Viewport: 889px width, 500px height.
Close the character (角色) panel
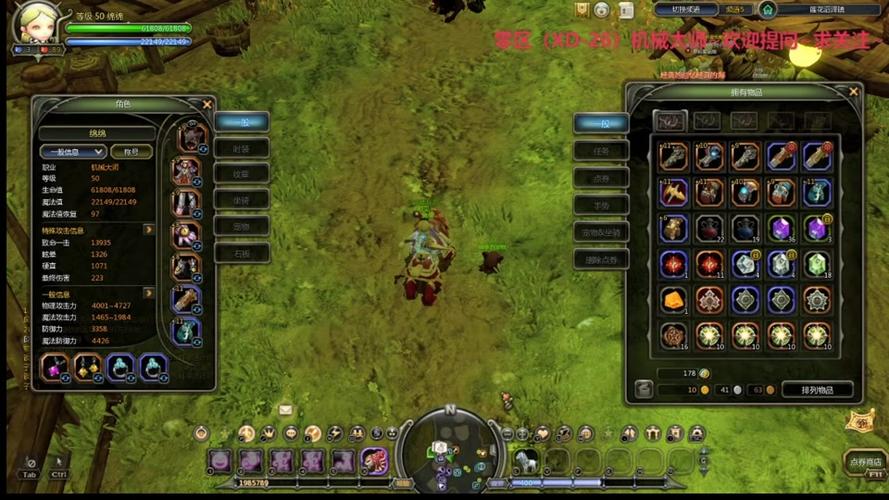coord(207,104)
